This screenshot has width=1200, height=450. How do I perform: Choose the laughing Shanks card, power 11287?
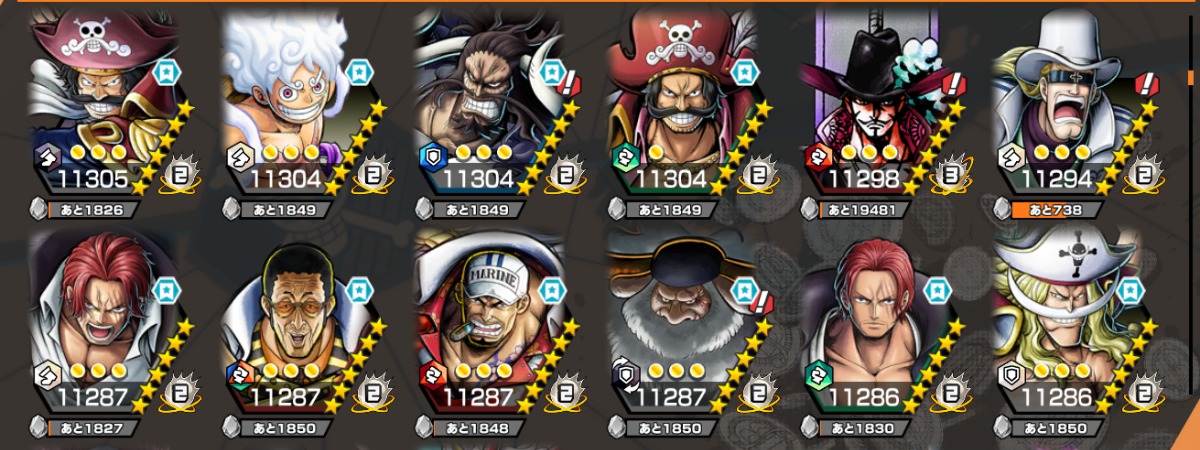point(100,320)
